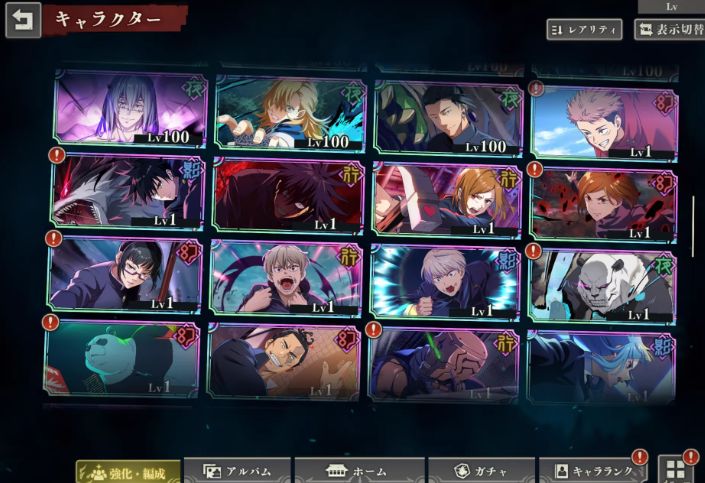Image resolution: width=705 pixels, height=483 pixels.
Task: Open the レアリティ sort option
Action: click(x=584, y=29)
